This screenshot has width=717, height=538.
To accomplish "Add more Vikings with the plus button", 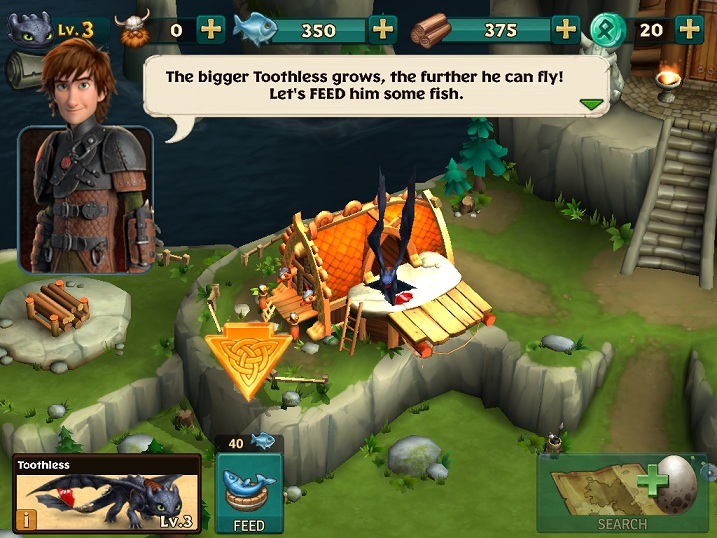I will [x=211, y=29].
